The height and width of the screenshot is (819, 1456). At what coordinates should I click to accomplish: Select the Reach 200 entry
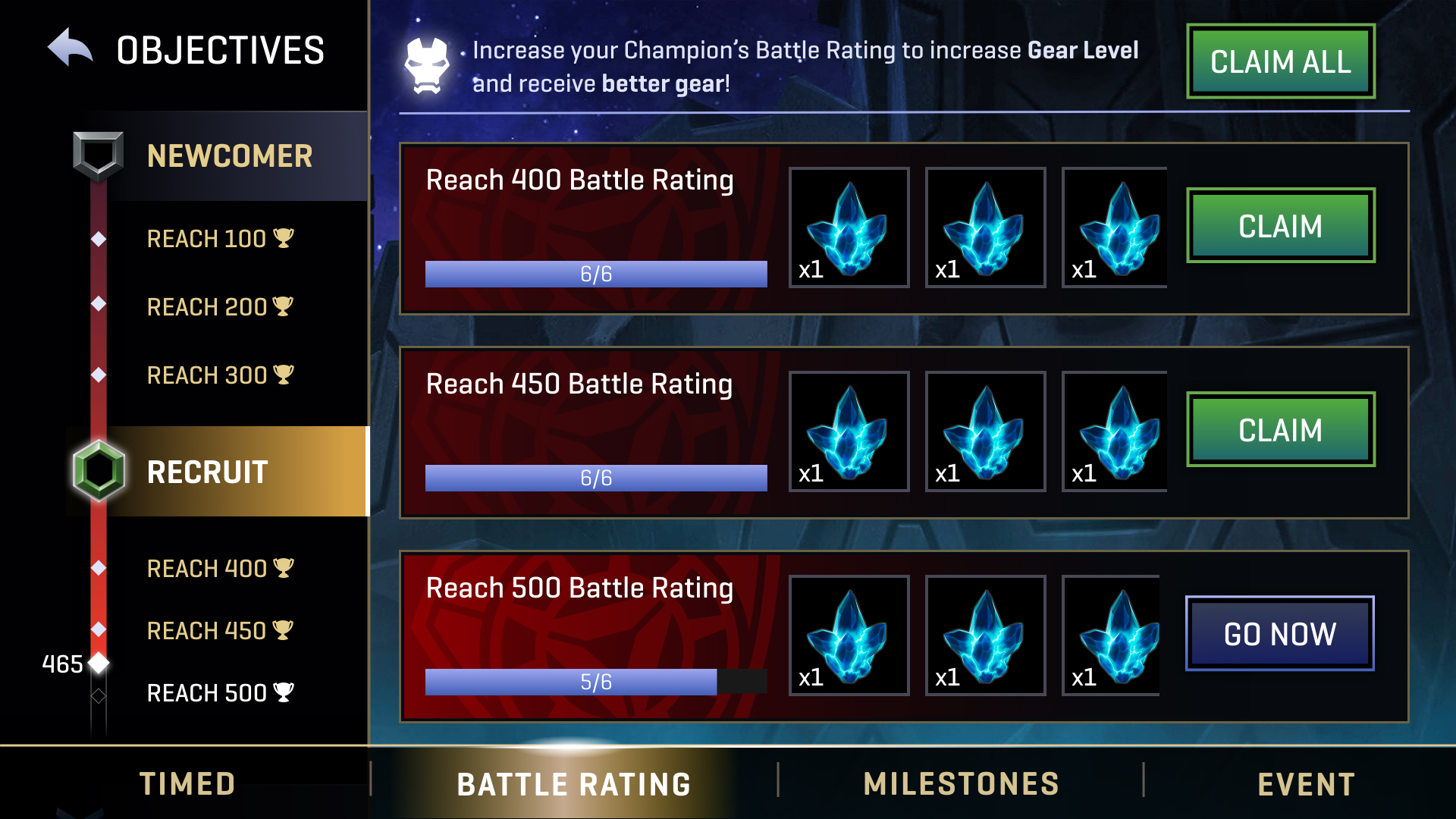[x=219, y=307]
